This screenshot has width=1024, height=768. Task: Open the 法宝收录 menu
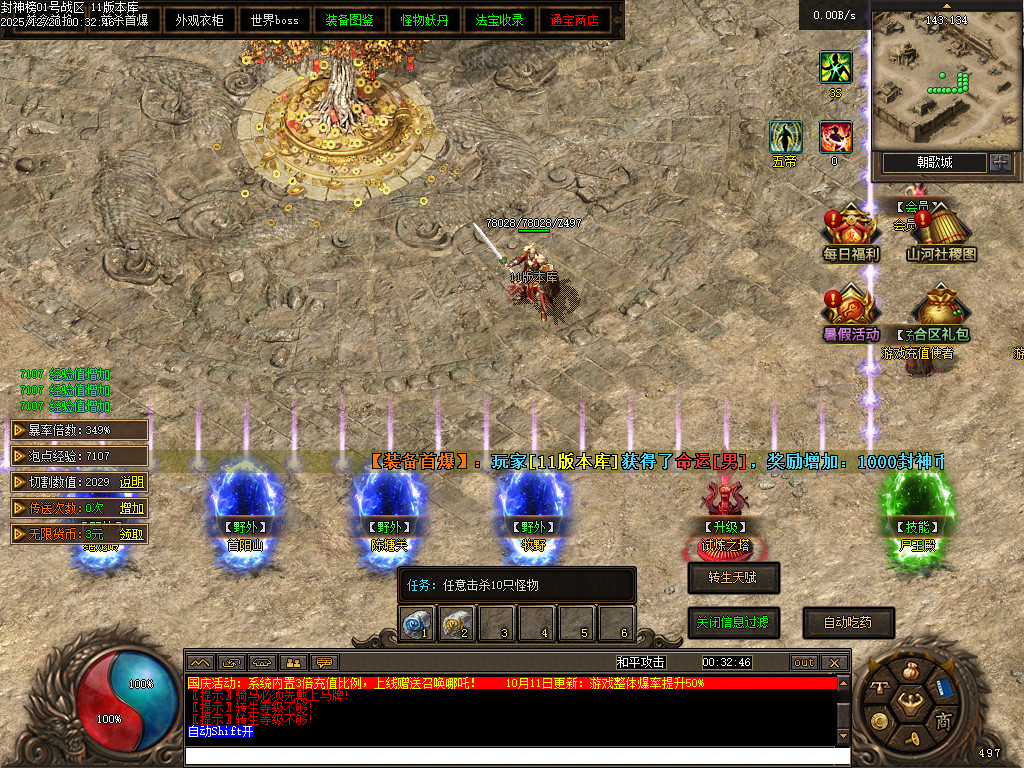500,20
